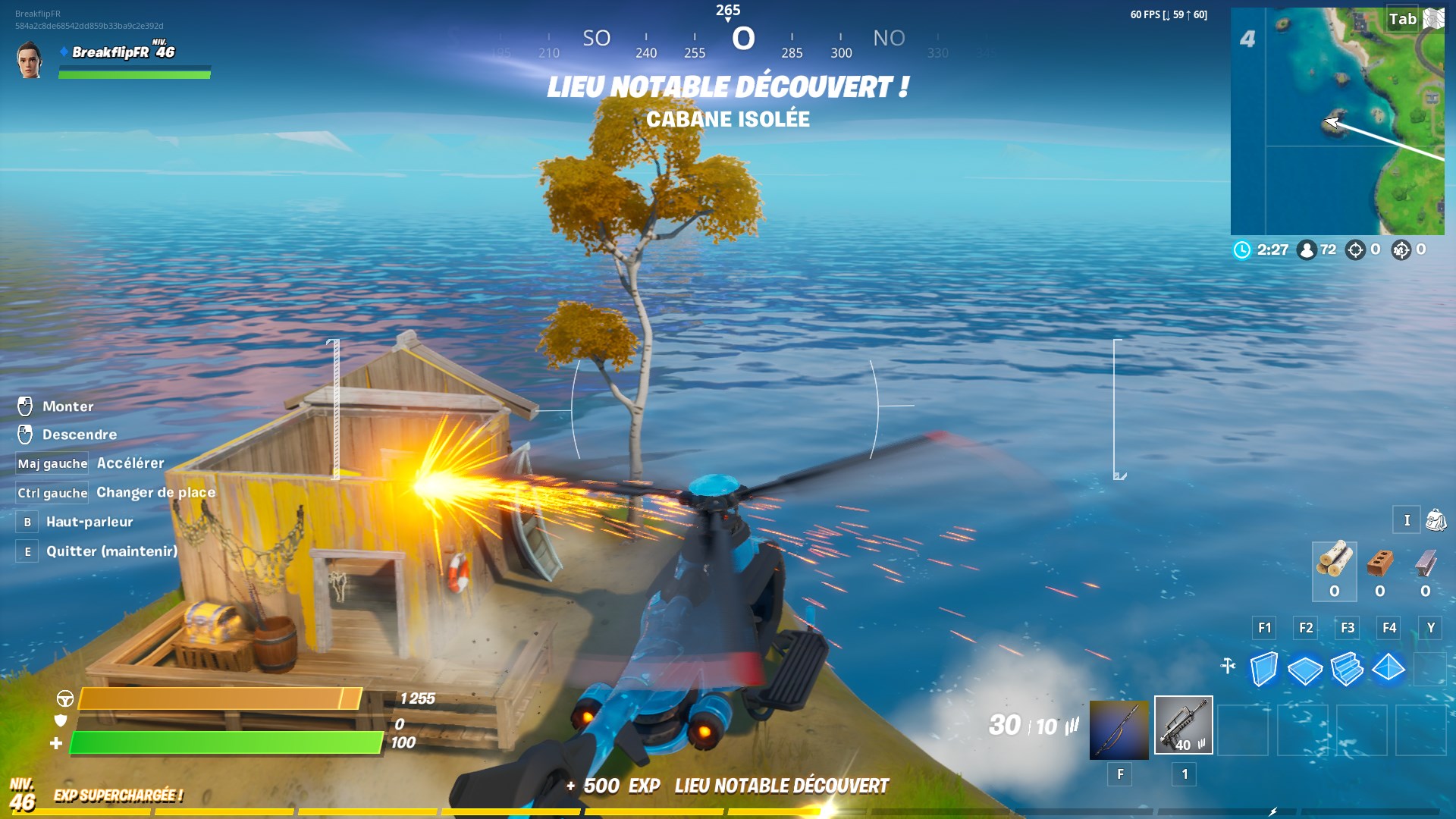
Task: Select wood building material
Action: (1334, 563)
